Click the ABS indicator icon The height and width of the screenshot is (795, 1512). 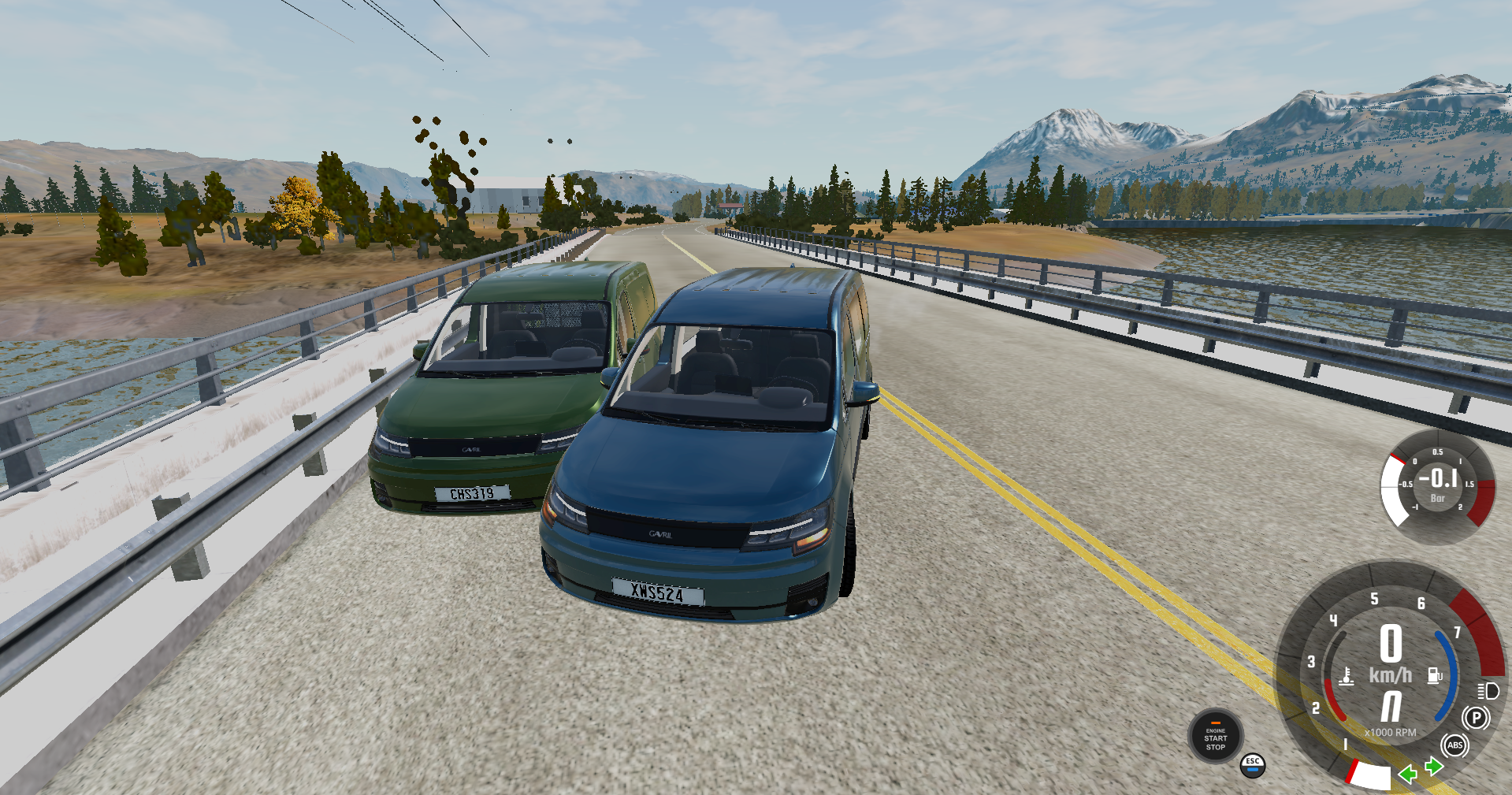(1454, 745)
